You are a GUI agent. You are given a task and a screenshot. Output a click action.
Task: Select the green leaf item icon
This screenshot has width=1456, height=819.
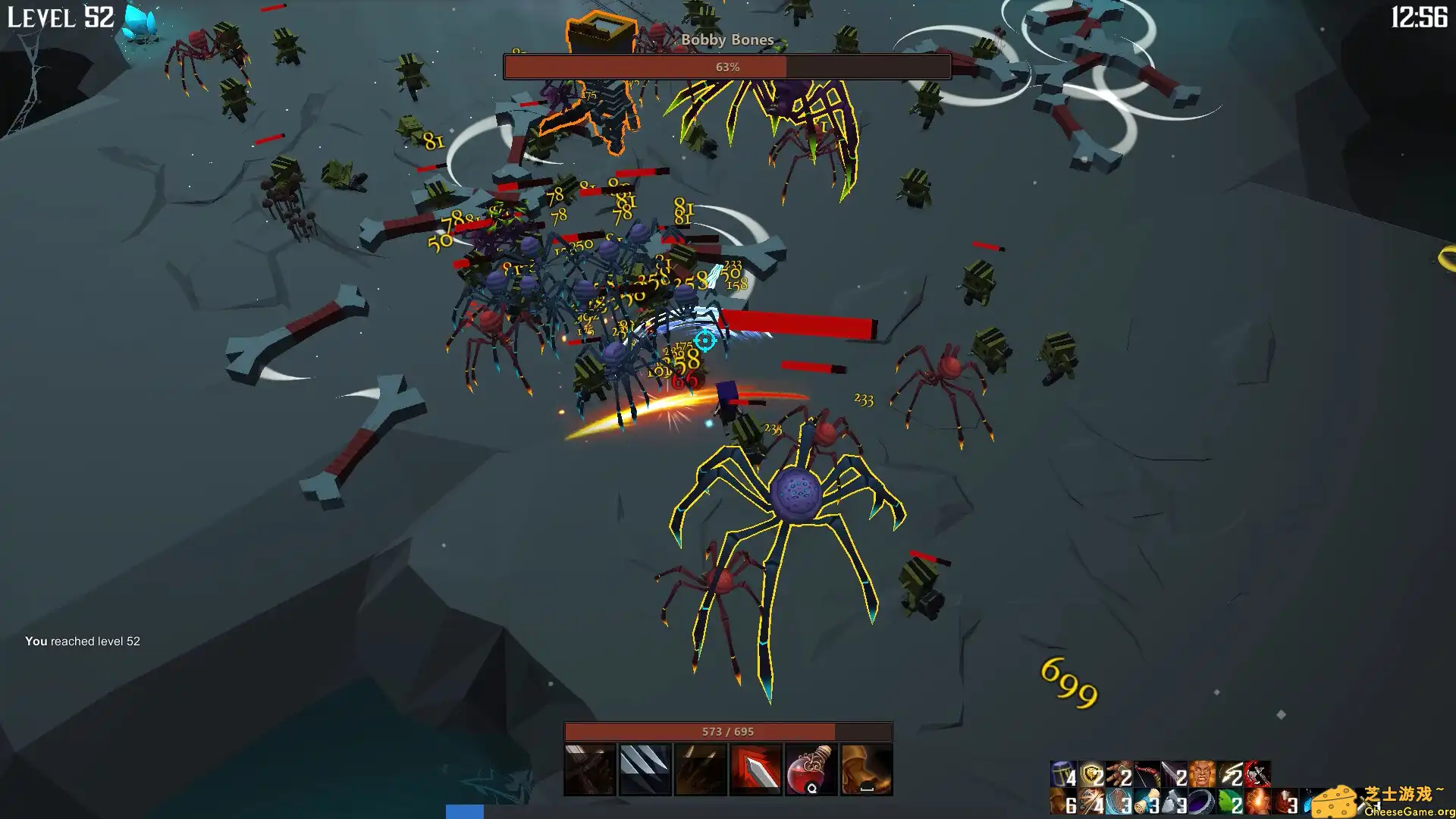point(1229,802)
